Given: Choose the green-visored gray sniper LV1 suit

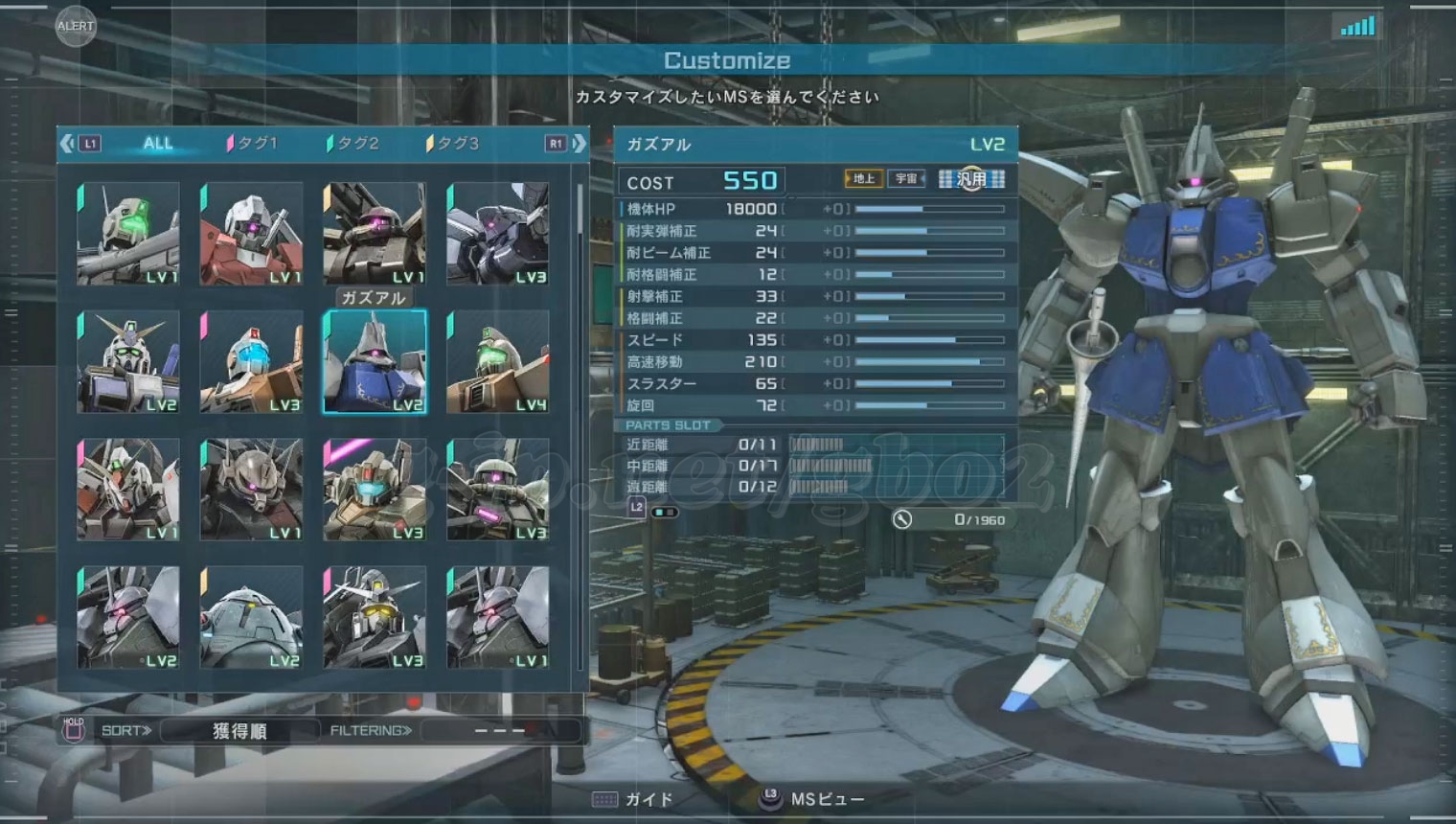Looking at the screenshot, I should pyautogui.click(x=128, y=235).
